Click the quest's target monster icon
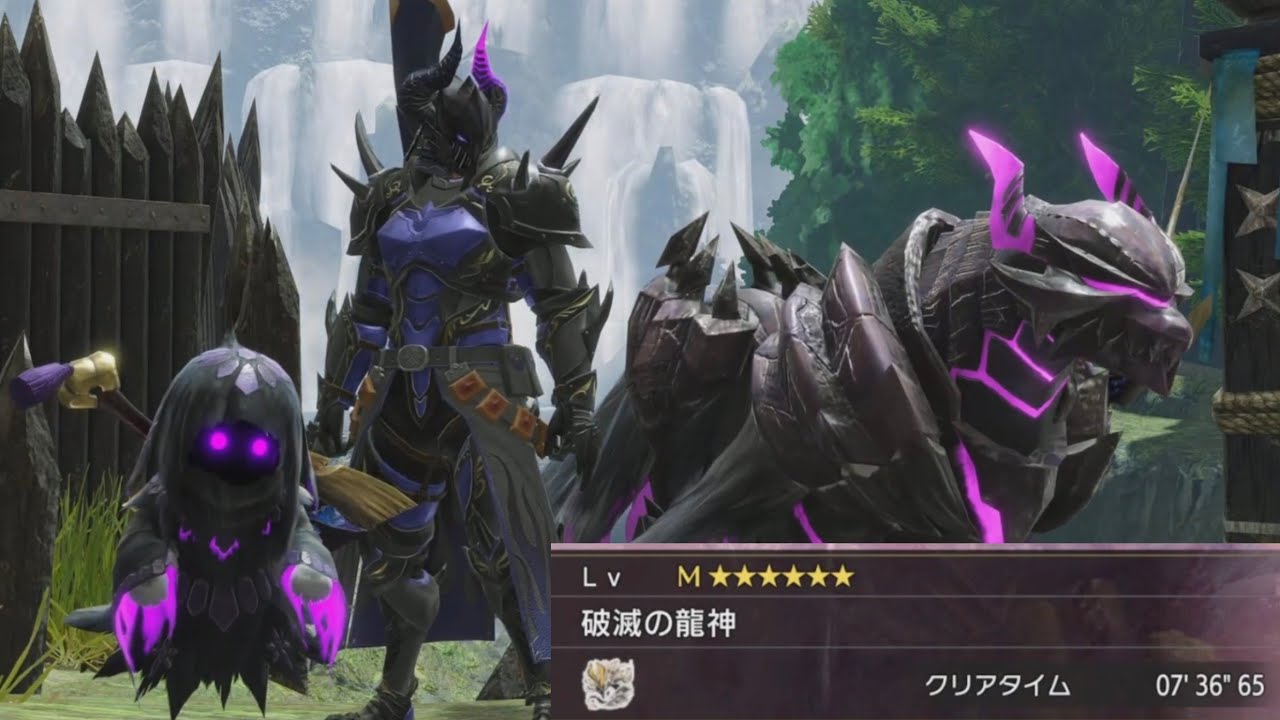Image resolution: width=1280 pixels, height=720 pixels. pyautogui.click(x=608, y=684)
